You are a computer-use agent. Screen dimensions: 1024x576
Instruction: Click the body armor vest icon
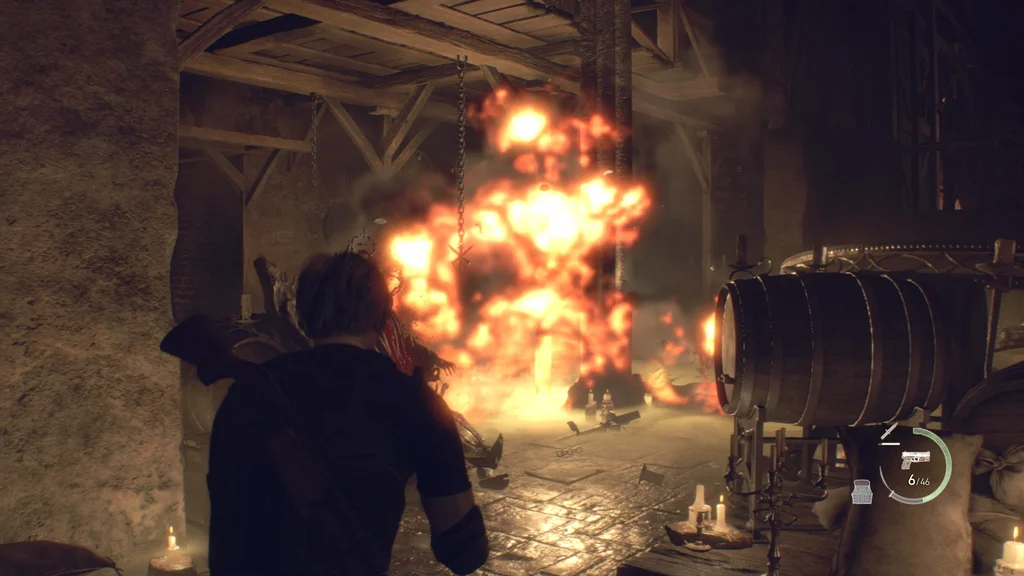click(x=862, y=491)
